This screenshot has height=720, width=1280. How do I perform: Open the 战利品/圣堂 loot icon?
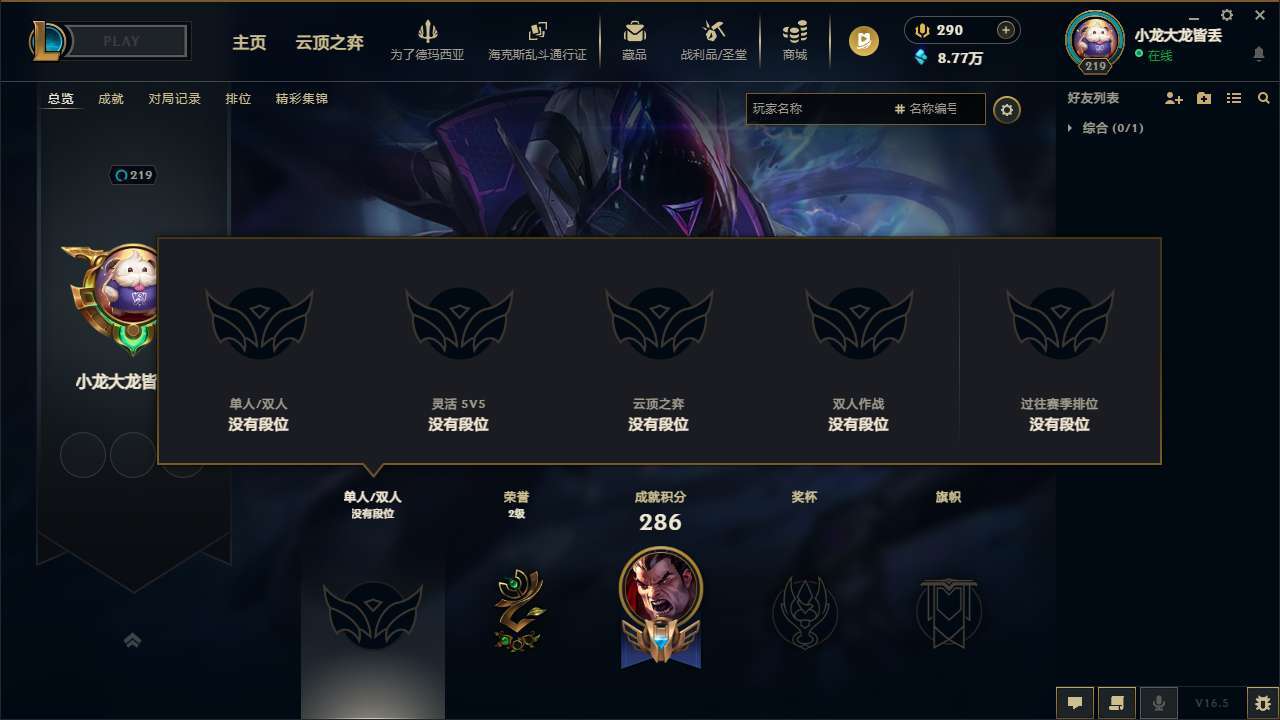(713, 40)
